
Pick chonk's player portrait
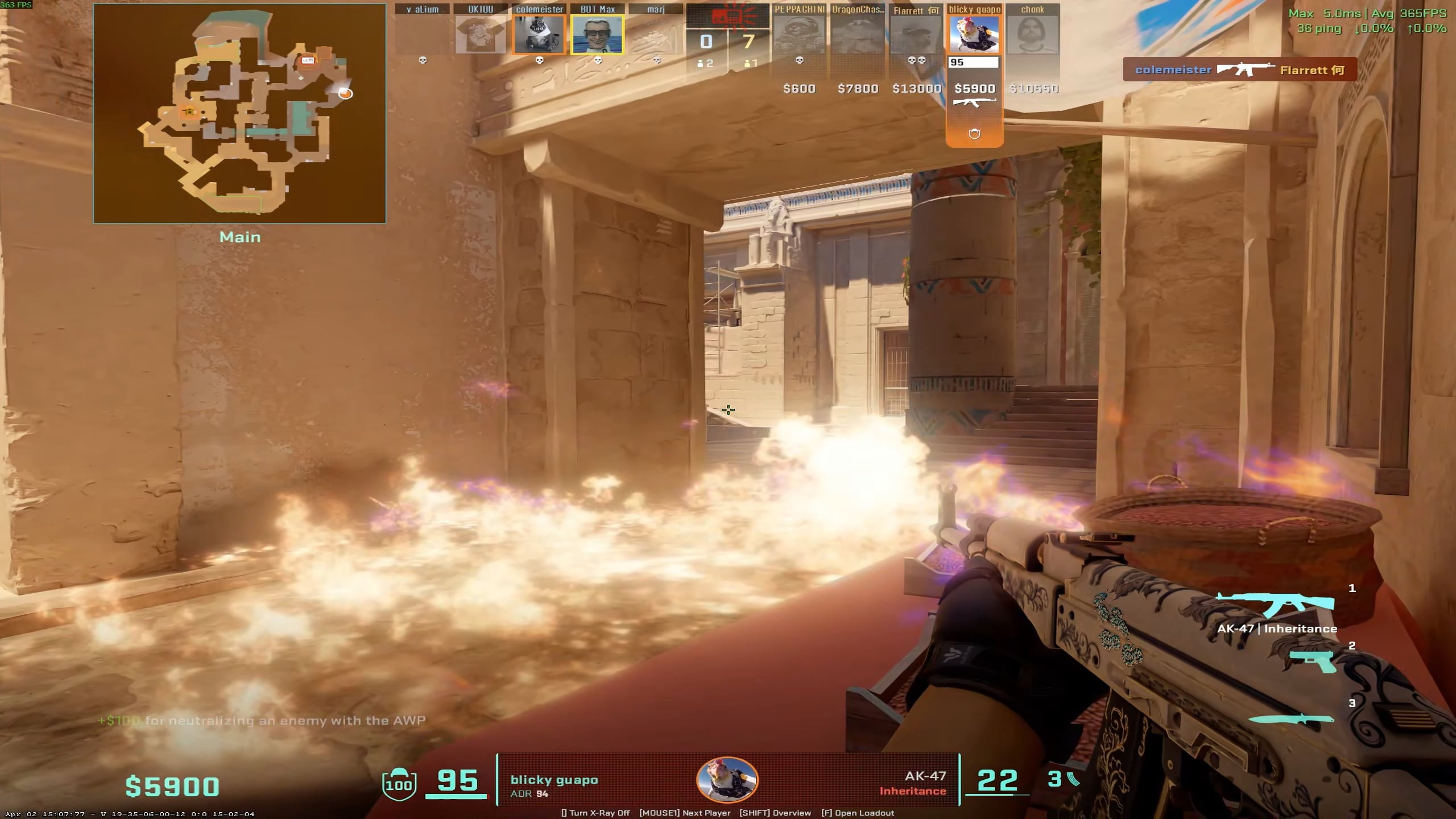[x=1032, y=35]
